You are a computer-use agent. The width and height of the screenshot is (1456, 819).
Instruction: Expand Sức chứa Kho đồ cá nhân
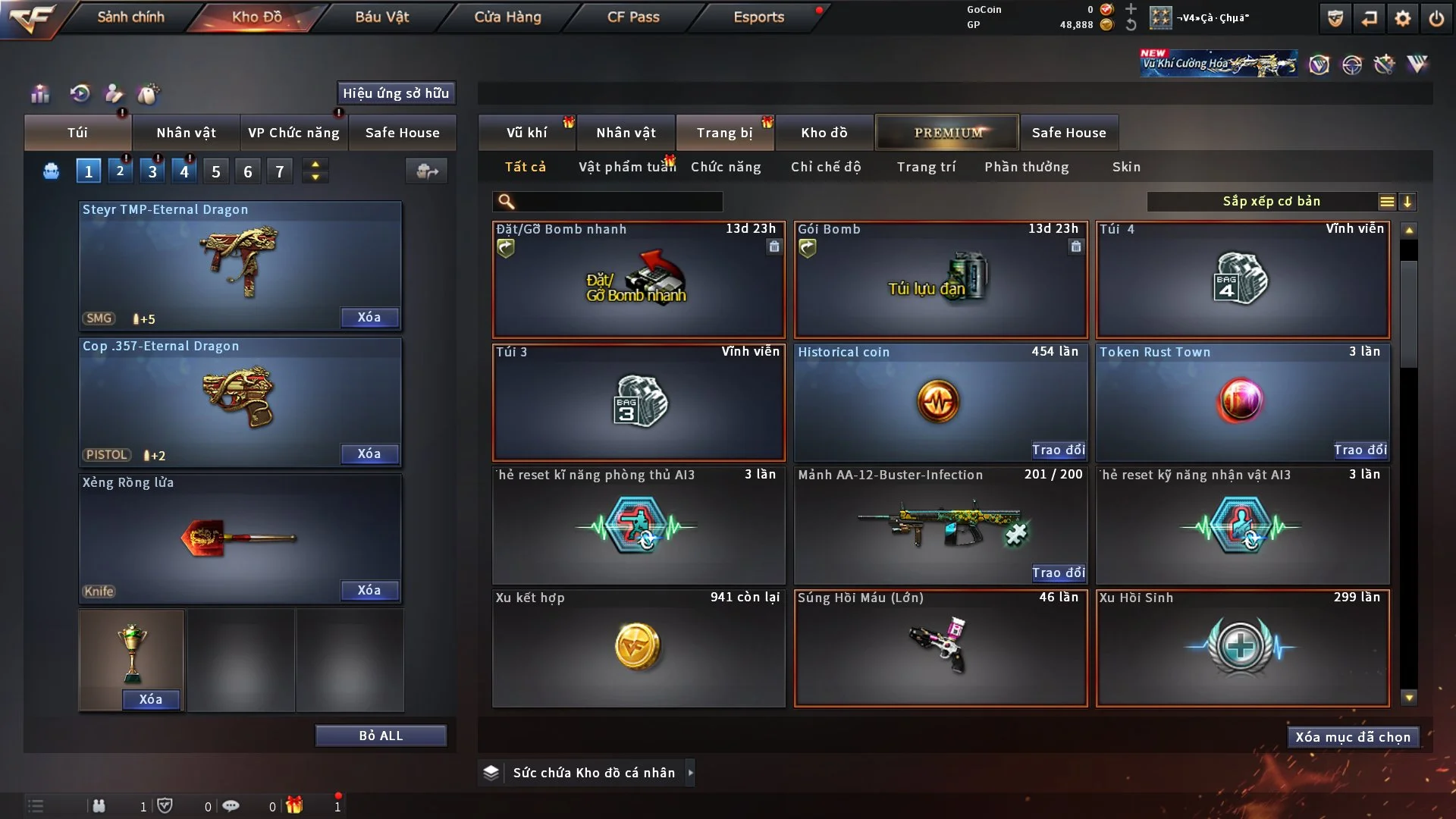690,773
